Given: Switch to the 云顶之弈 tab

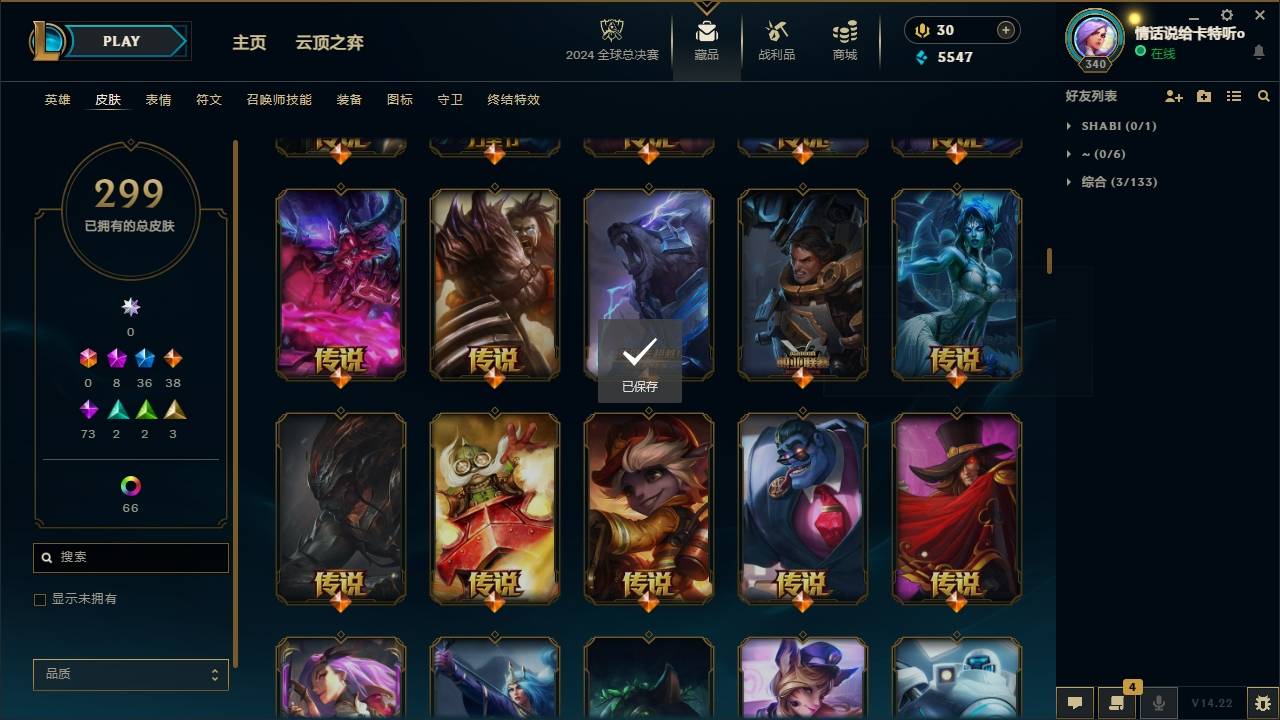Looking at the screenshot, I should (331, 42).
